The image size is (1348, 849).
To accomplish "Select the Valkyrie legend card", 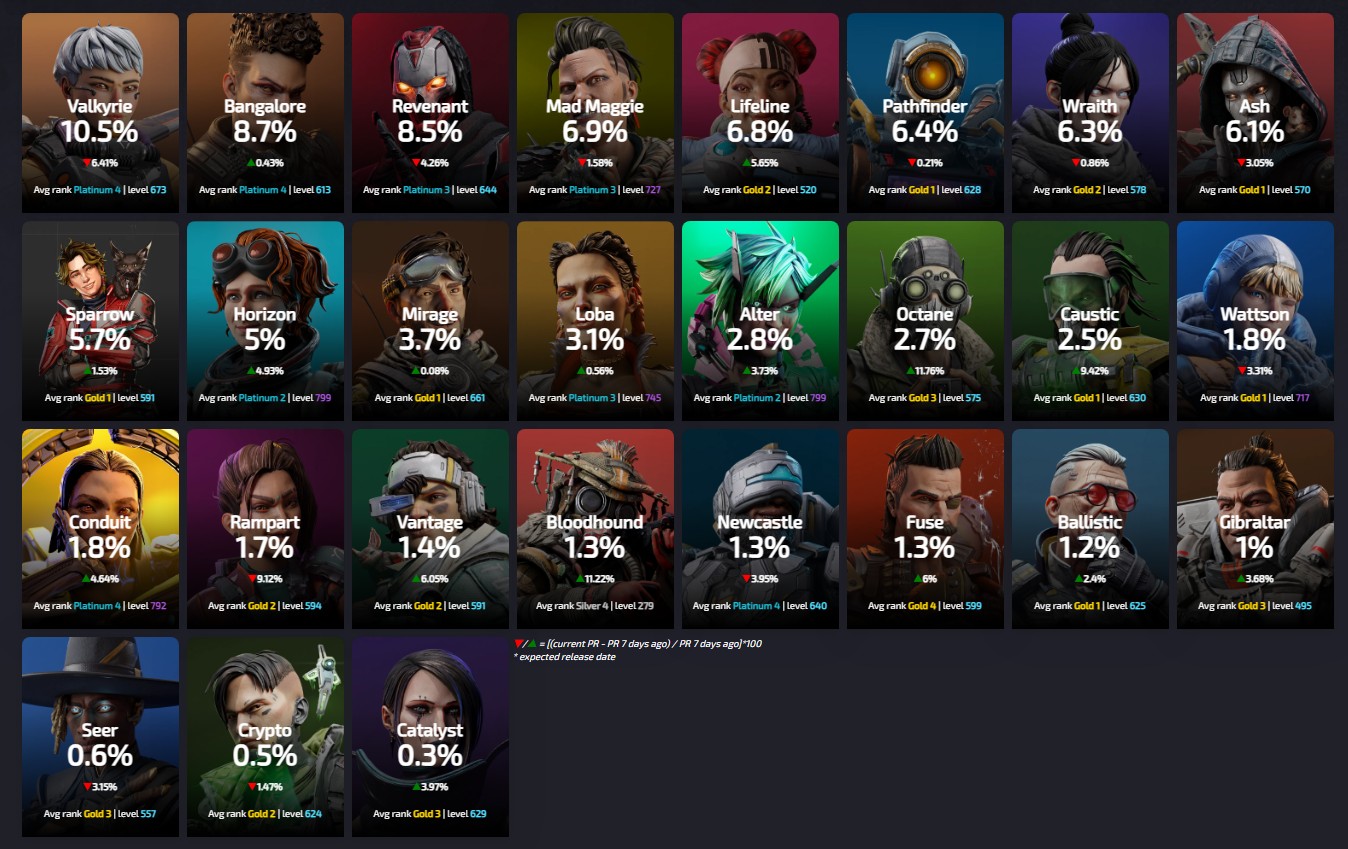I will pyautogui.click(x=100, y=113).
